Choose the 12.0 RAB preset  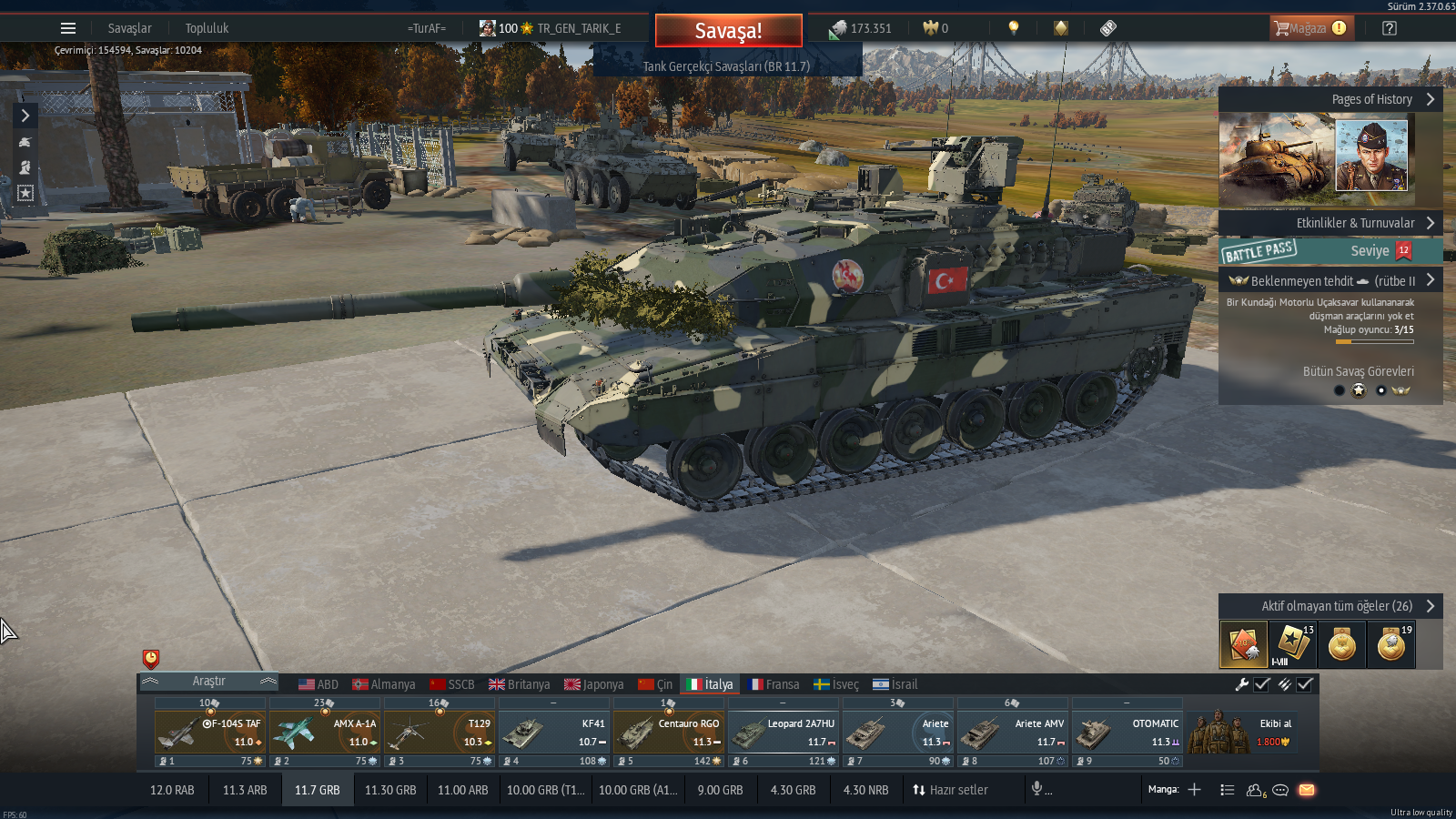click(x=172, y=790)
